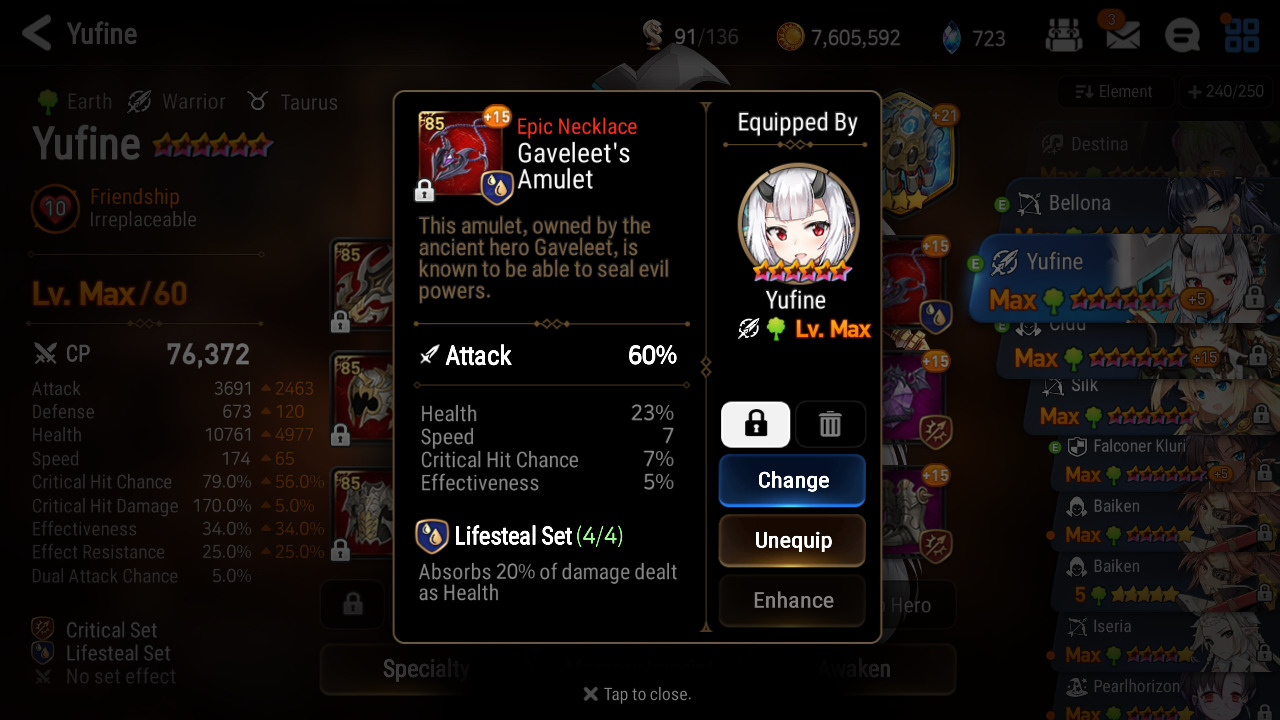Open the Specialty tab
1280x720 pixels.
[426, 669]
